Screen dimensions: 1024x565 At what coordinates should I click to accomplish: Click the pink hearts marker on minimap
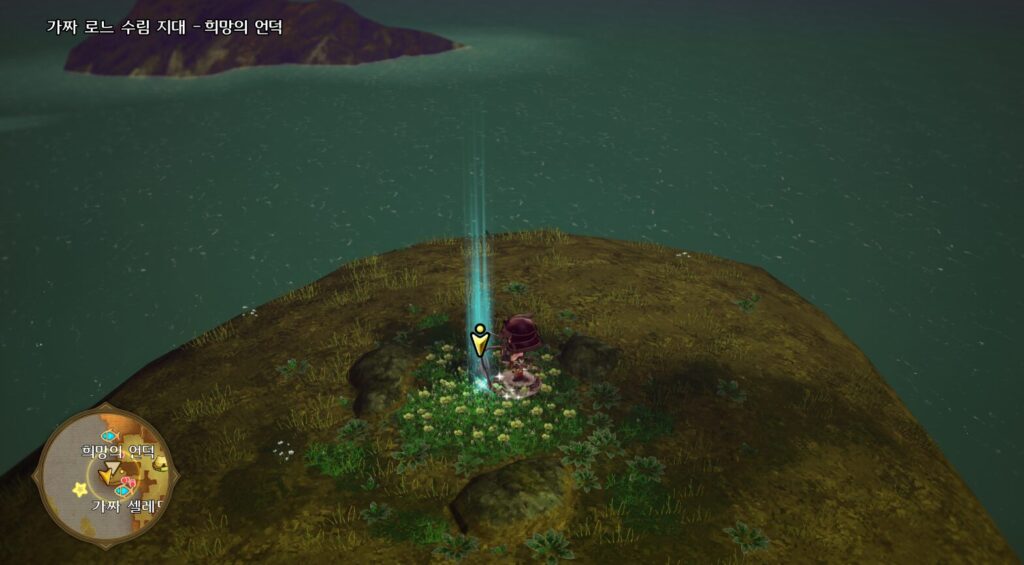pos(127,482)
